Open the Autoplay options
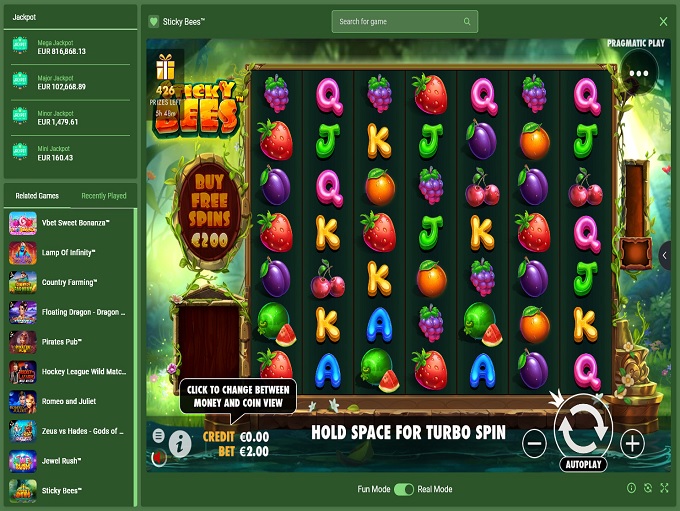 (x=583, y=465)
